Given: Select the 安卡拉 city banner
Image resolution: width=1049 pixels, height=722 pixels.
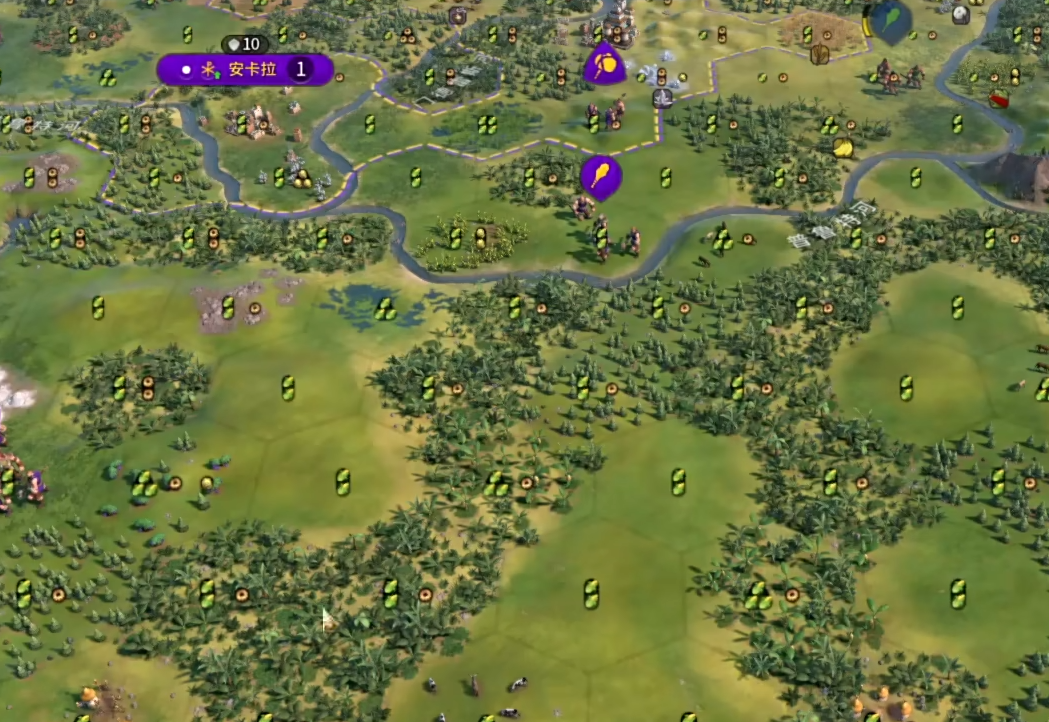Looking at the screenshot, I should (245, 69).
